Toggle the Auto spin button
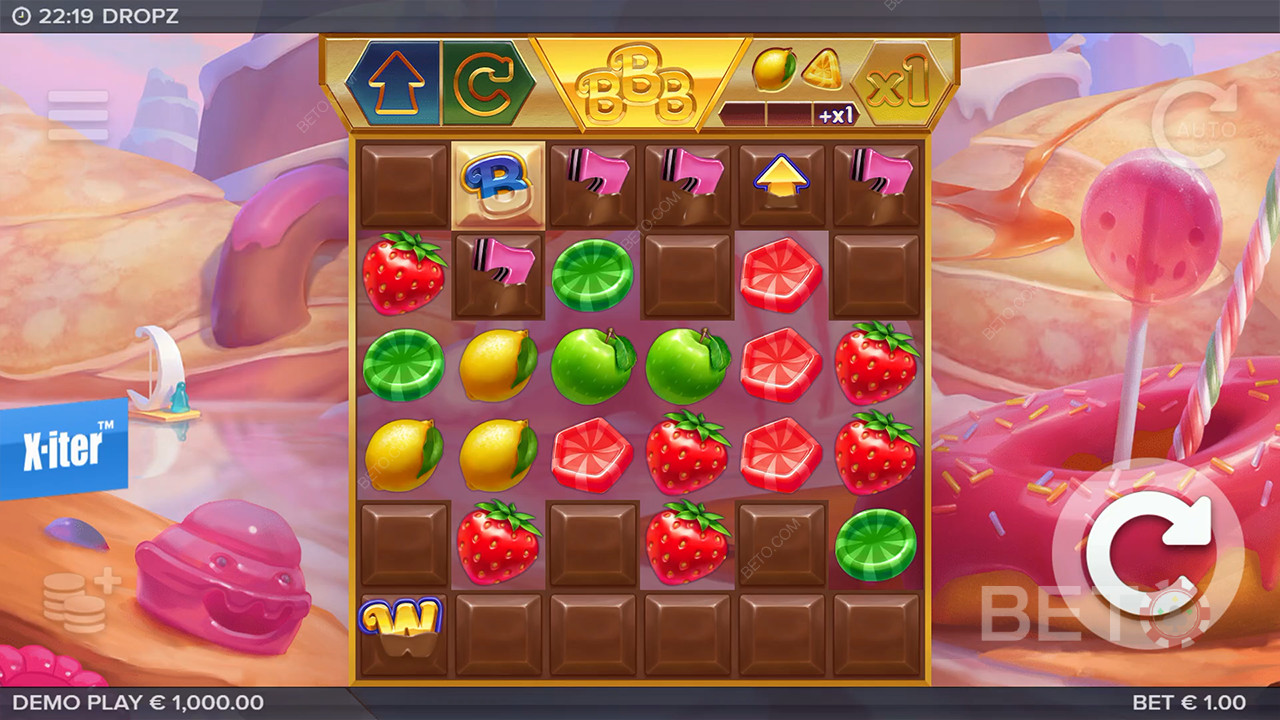Screen dimensions: 1280x720 click(1194, 124)
